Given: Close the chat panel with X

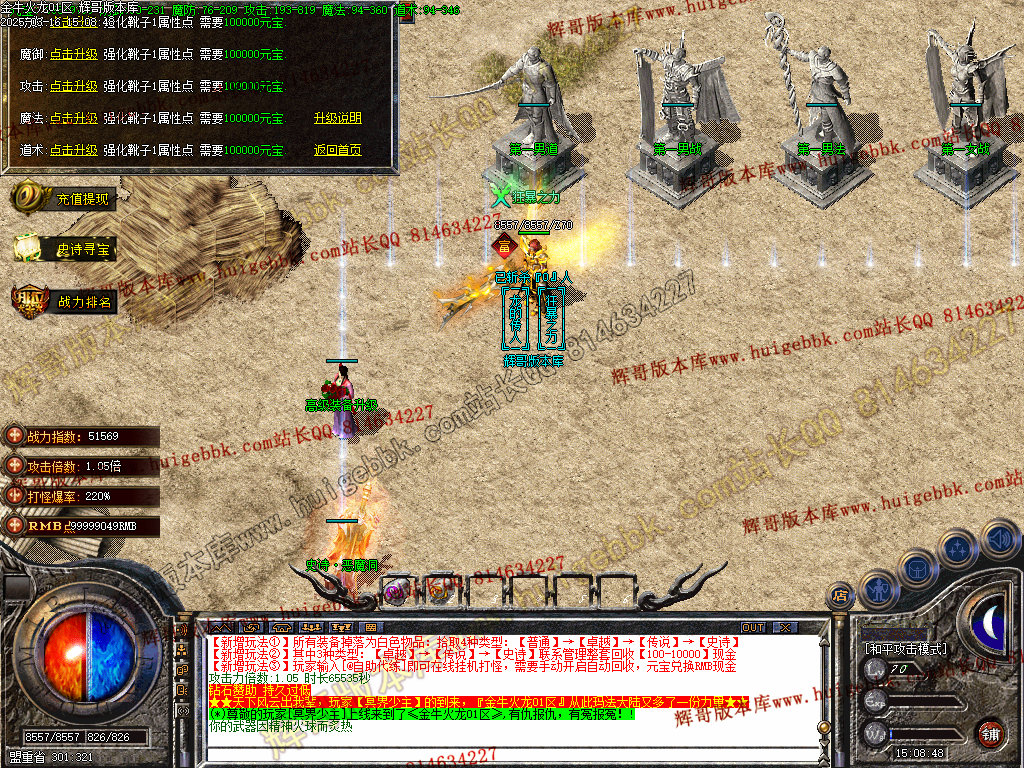Looking at the screenshot, I should [x=786, y=628].
